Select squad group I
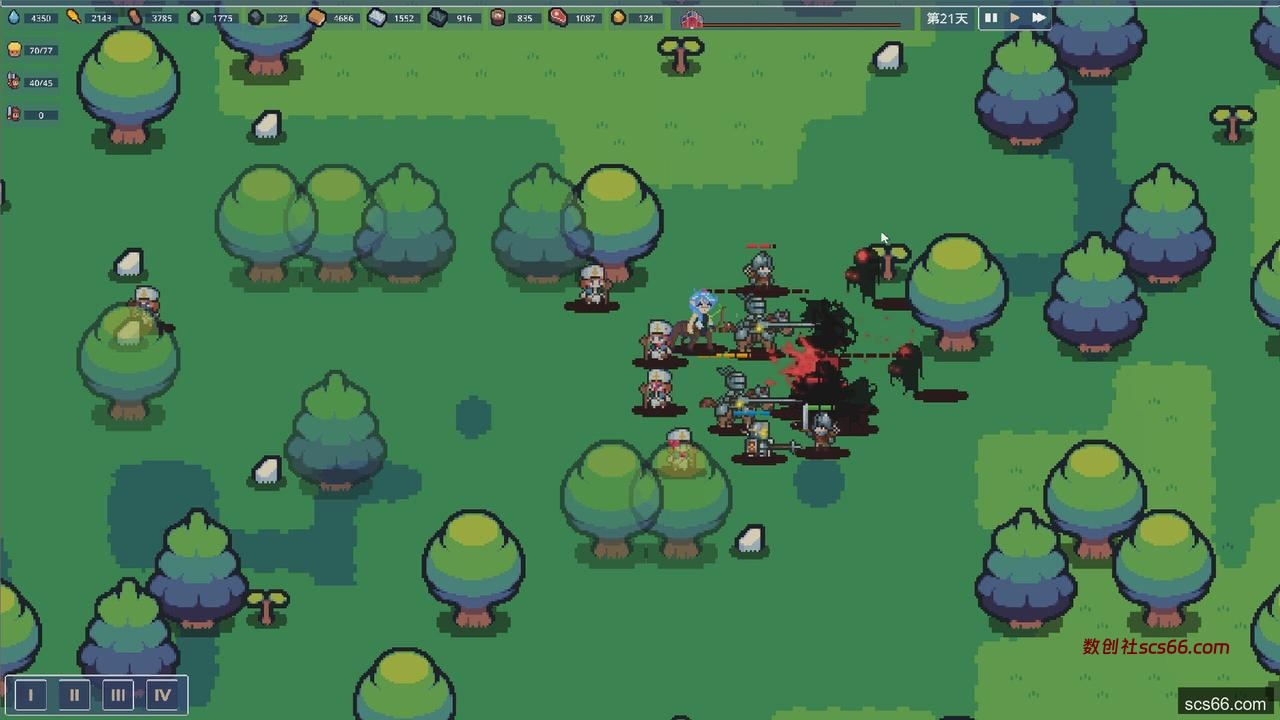The width and height of the screenshot is (1280, 720). tap(31, 695)
